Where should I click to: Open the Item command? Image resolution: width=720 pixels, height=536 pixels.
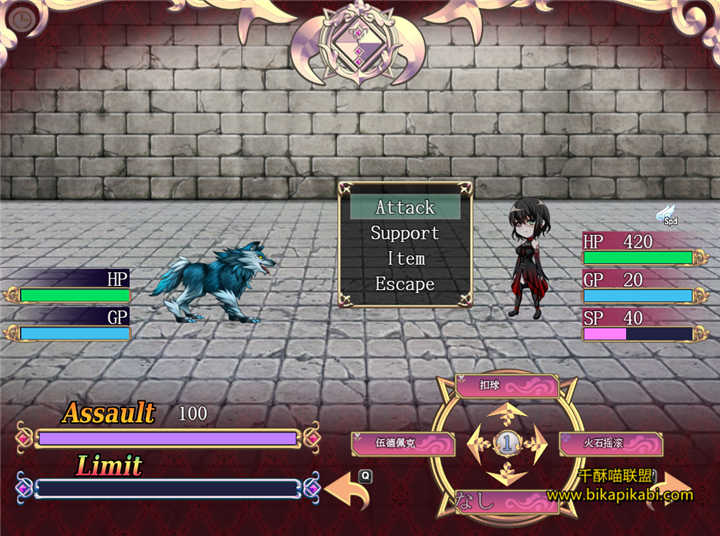405,259
